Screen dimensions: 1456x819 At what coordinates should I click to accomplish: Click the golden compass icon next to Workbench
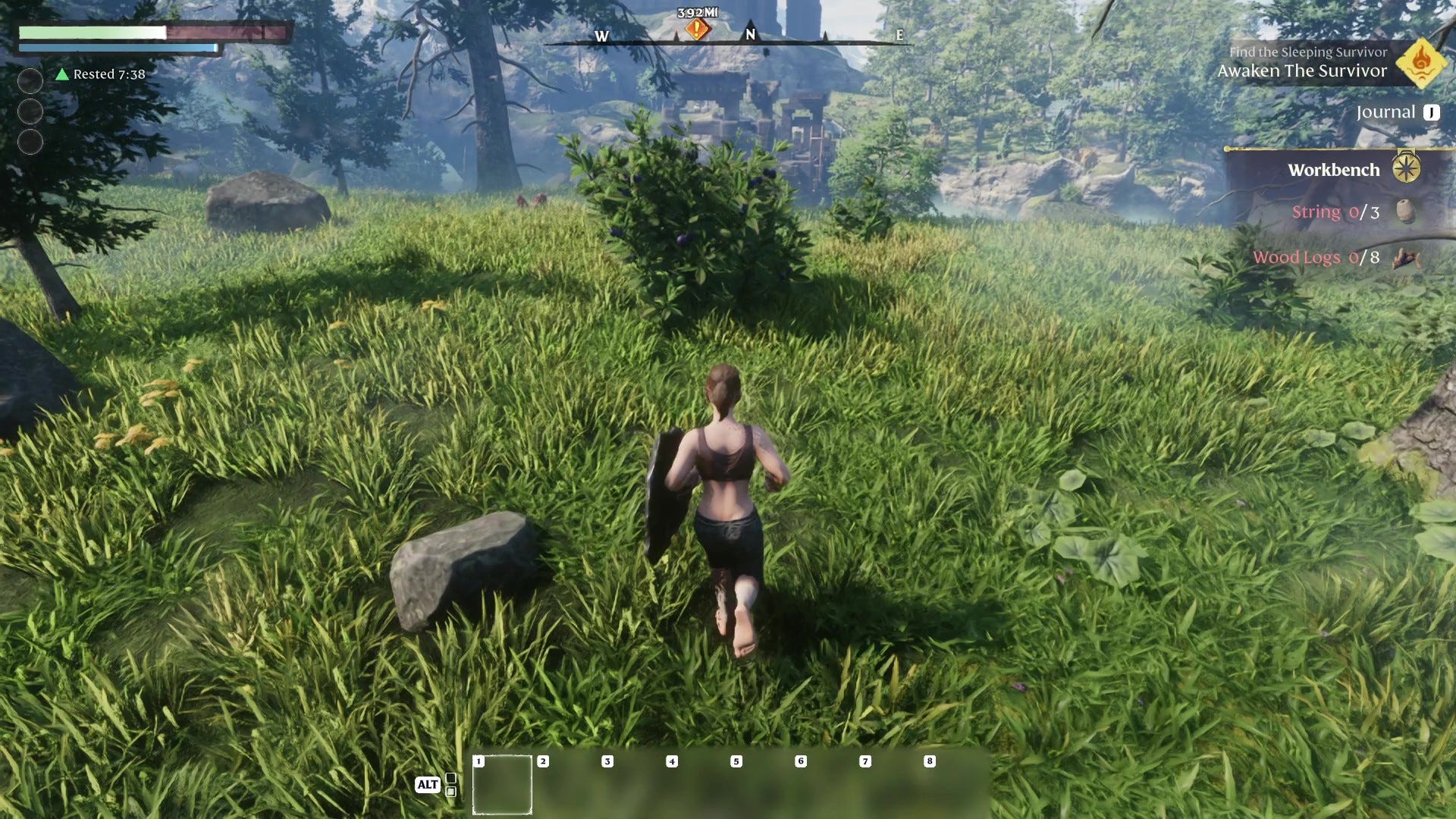(1407, 169)
